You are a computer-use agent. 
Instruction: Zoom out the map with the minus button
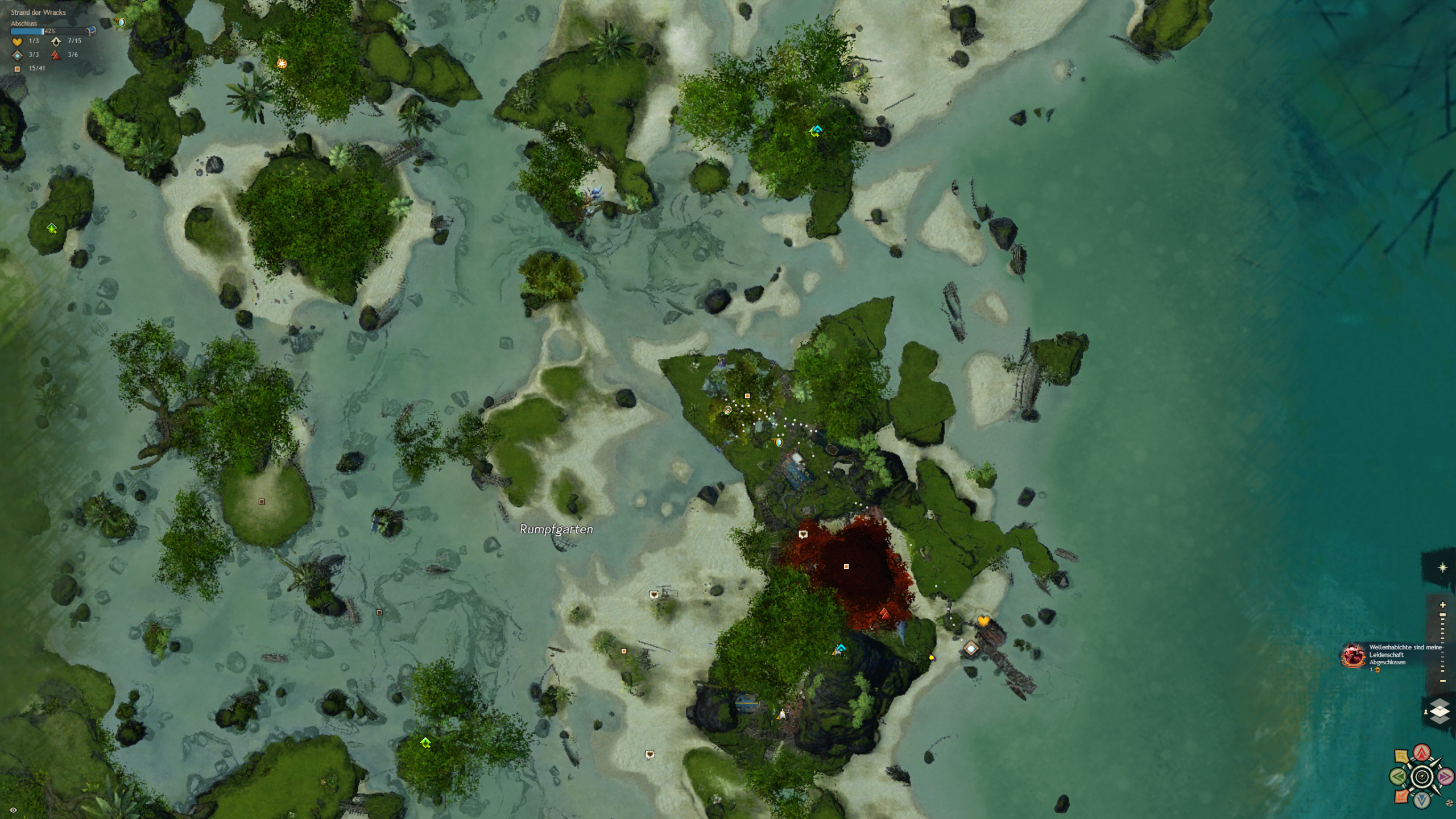(x=1442, y=681)
